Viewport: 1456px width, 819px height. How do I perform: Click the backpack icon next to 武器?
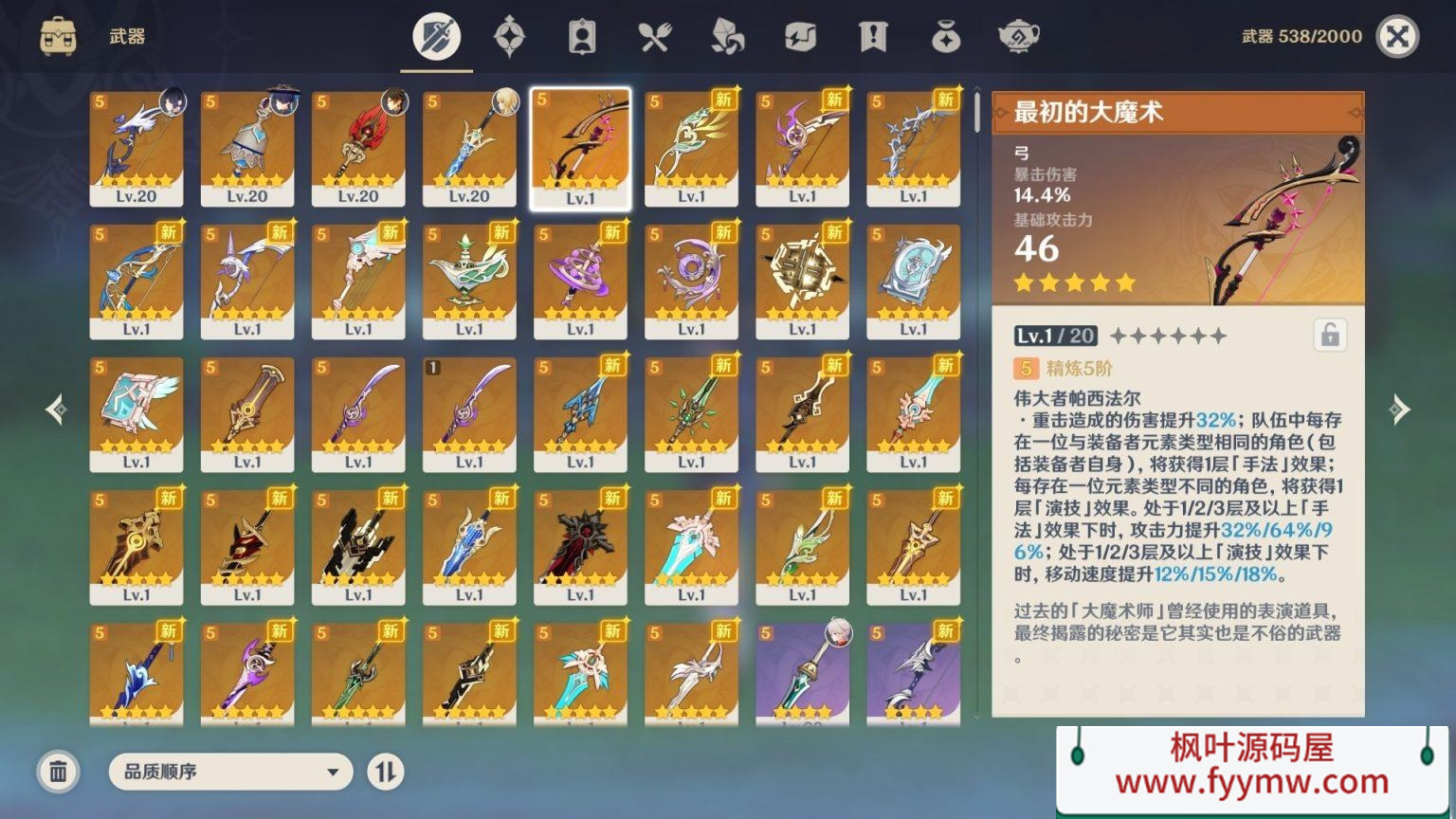(x=60, y=36)
